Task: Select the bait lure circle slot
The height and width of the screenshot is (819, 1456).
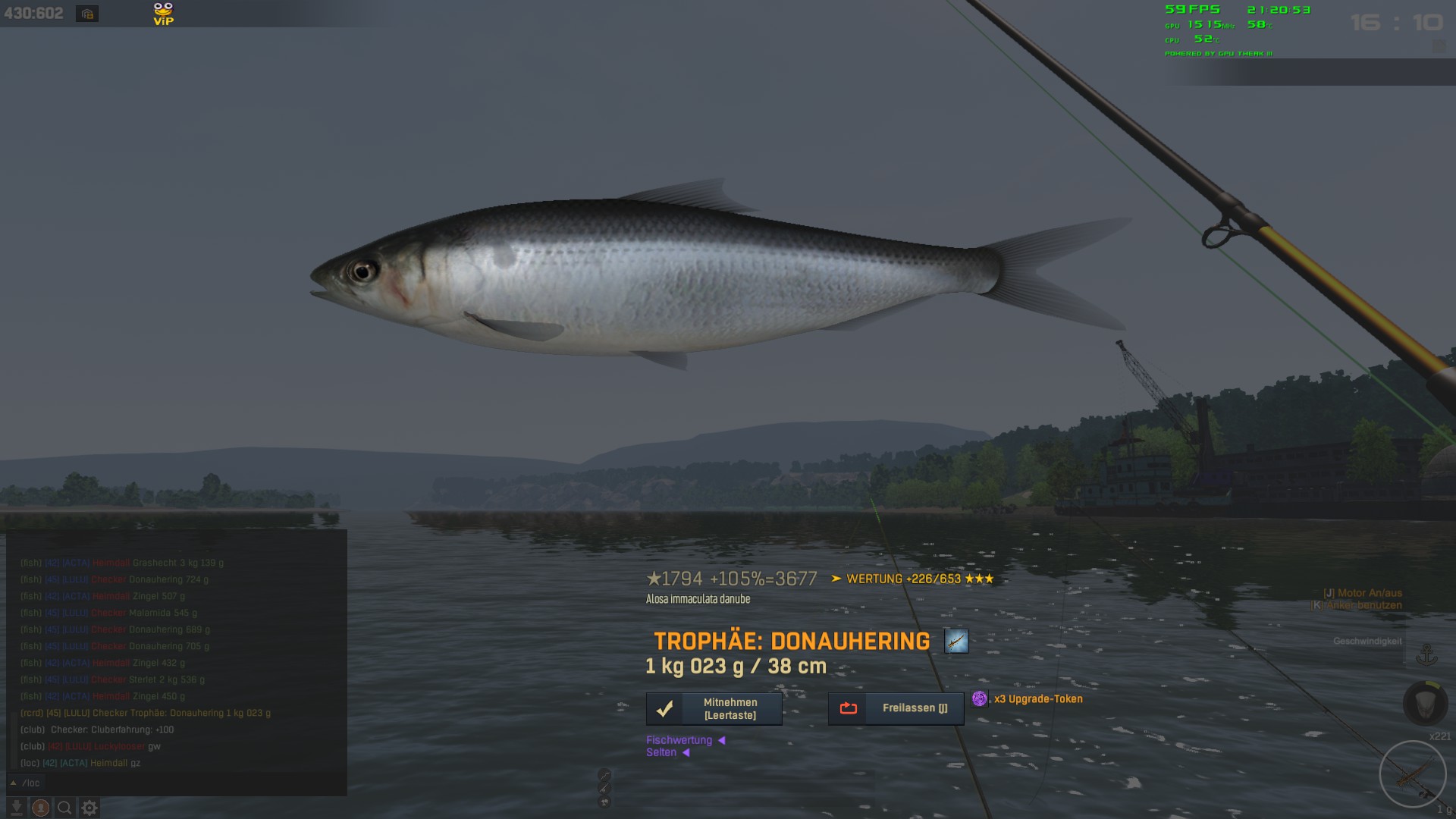Action: click(1413, 774)
